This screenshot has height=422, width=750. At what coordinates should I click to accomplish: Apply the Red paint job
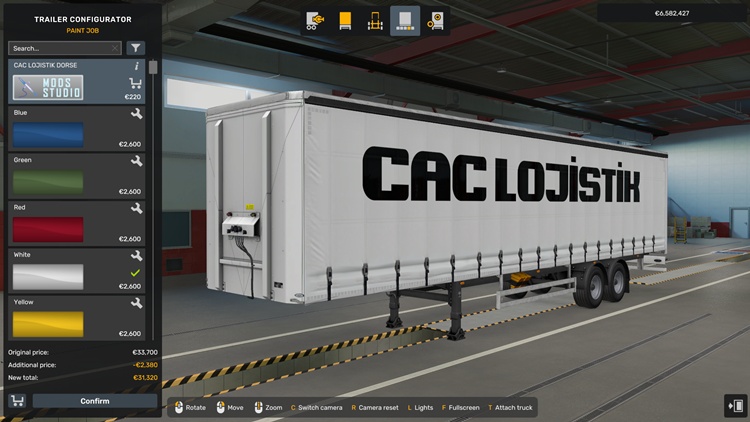click(x=48, y=228)
